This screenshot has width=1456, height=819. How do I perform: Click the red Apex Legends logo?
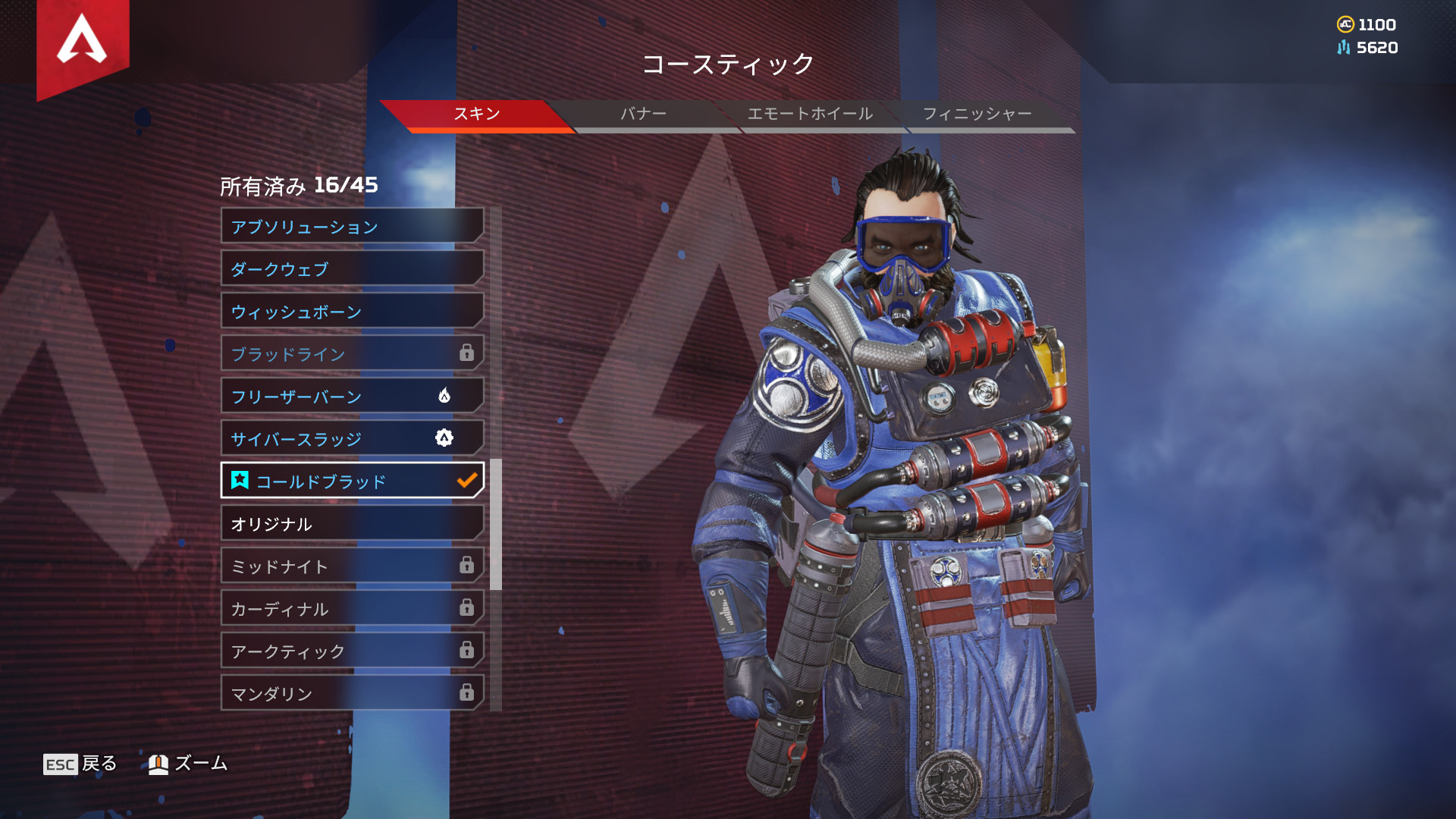[82, 42]
